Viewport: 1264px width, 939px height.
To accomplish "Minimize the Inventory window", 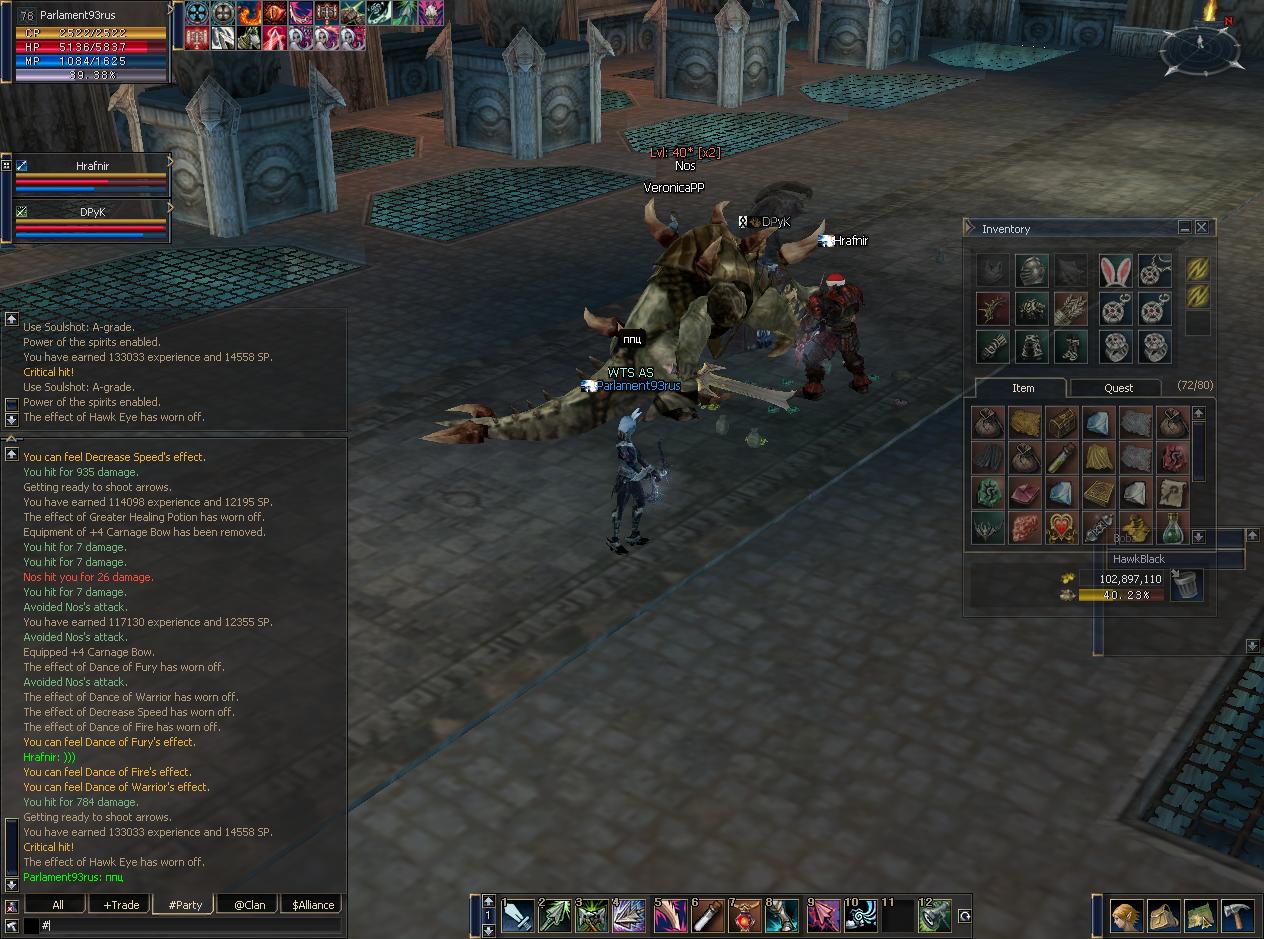I will 1185,228.
